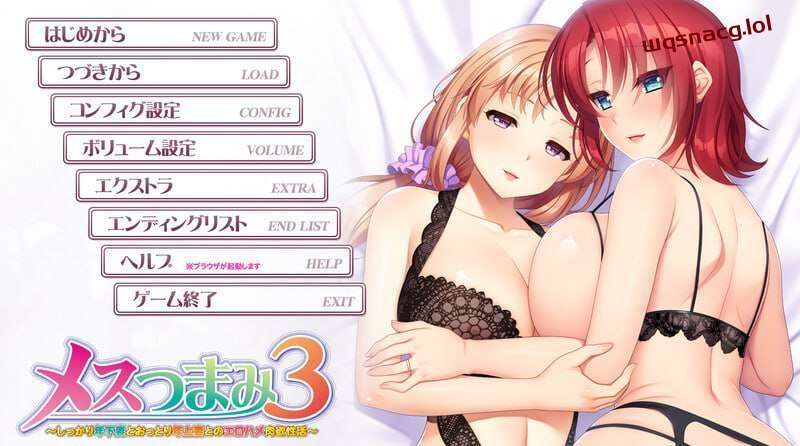The height and width of the screenshot is (446, 800).
Task: Exit the game
Action: click(240, 299)
